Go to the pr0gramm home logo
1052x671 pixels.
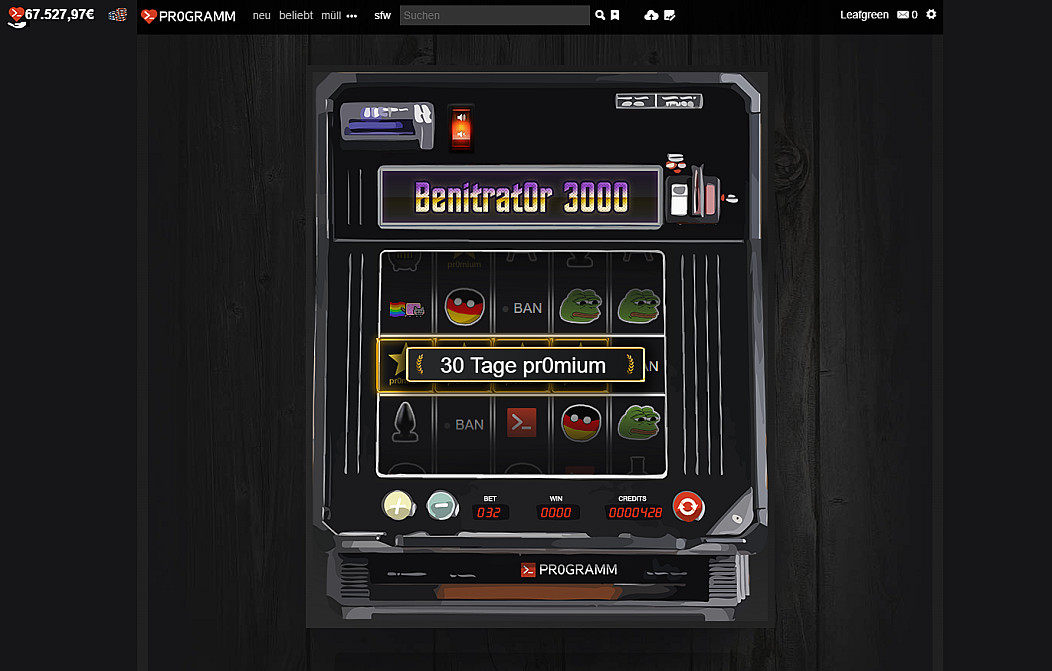coord(189,16)
